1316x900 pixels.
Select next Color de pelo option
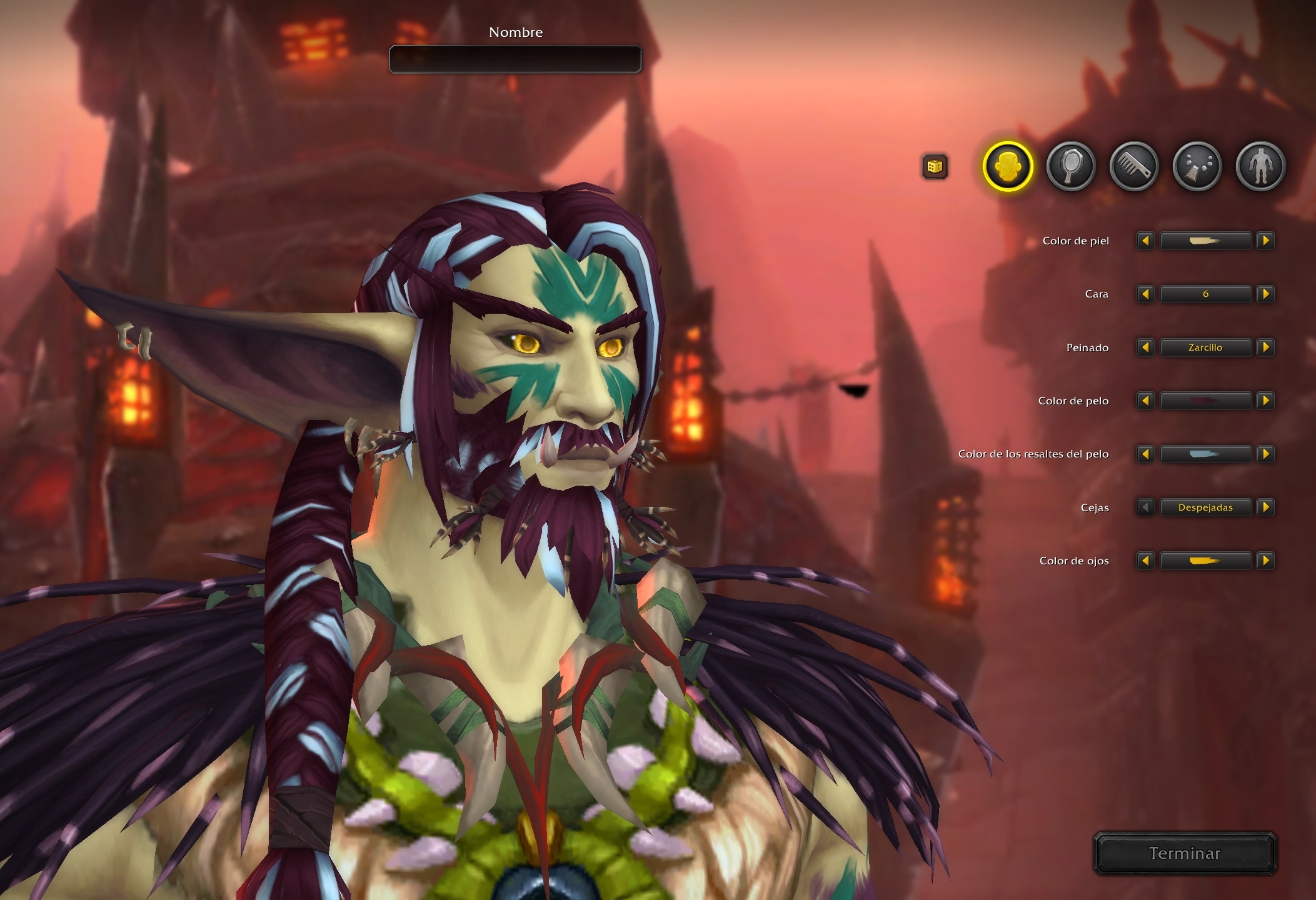pos(1265,401)
